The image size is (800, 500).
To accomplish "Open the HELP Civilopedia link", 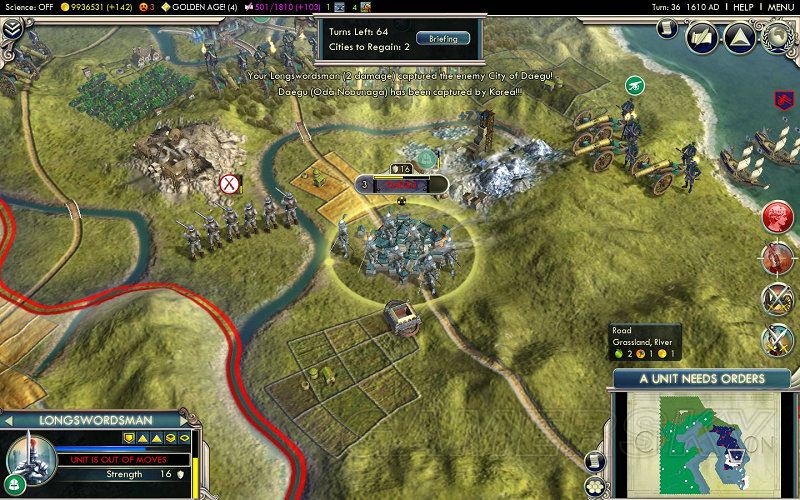I will click(x=742, y=6).
